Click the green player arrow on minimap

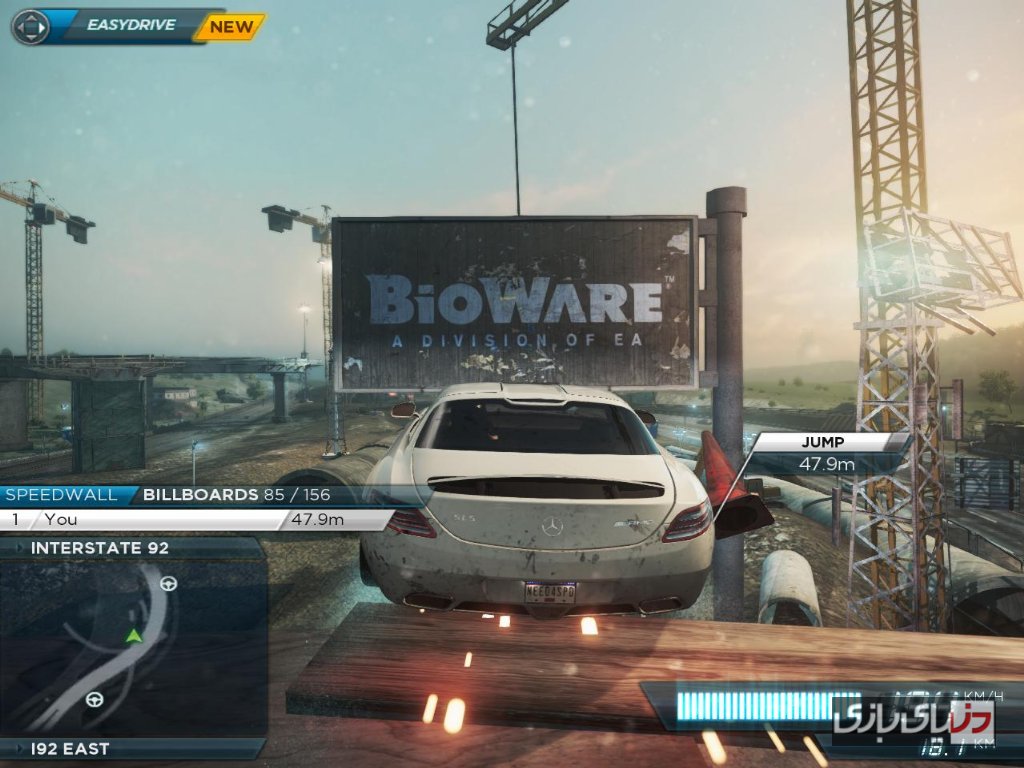click(133, 635)
